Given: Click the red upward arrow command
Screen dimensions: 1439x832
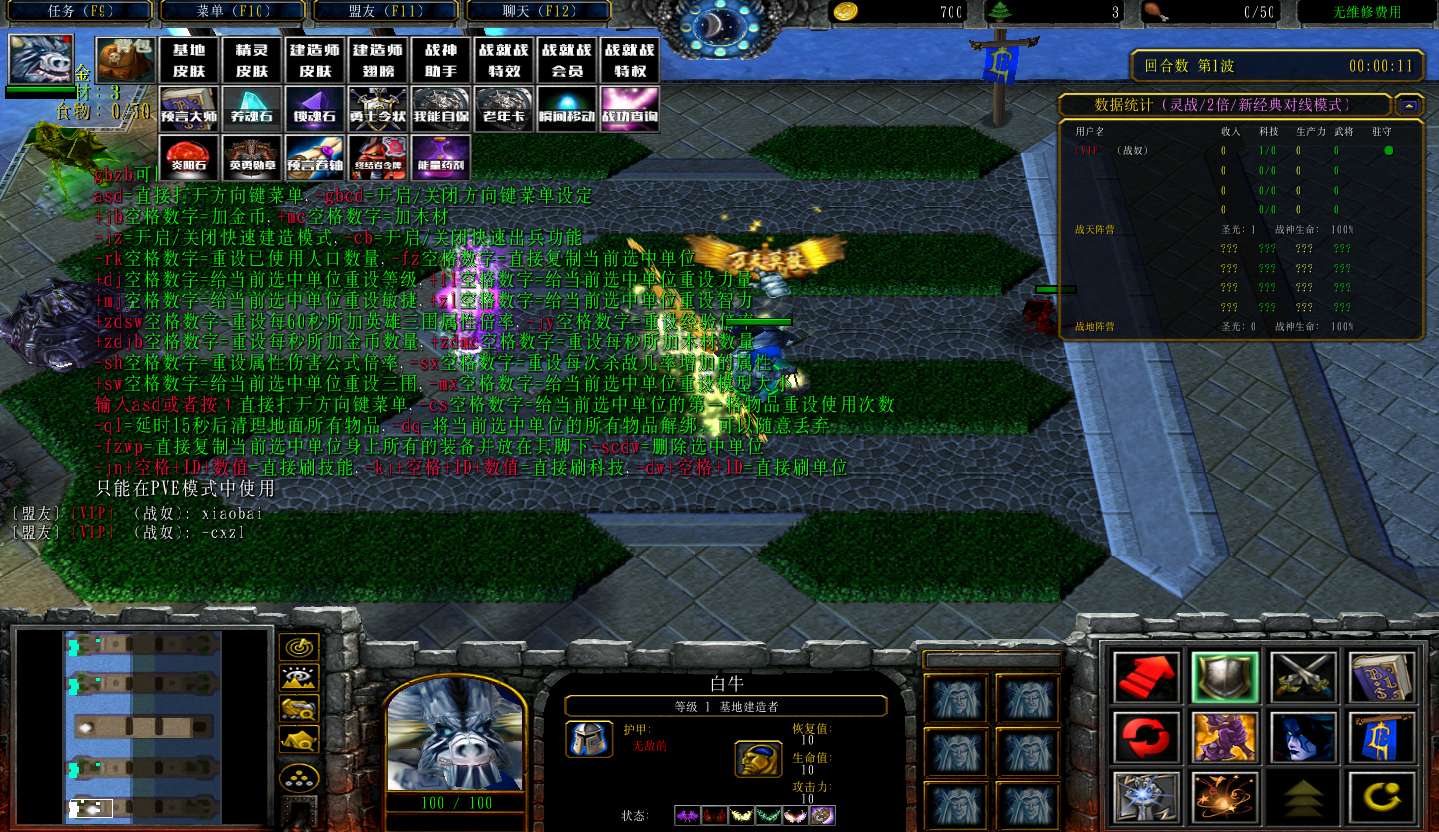Looking at the screenshot, I should (1147, 677).
